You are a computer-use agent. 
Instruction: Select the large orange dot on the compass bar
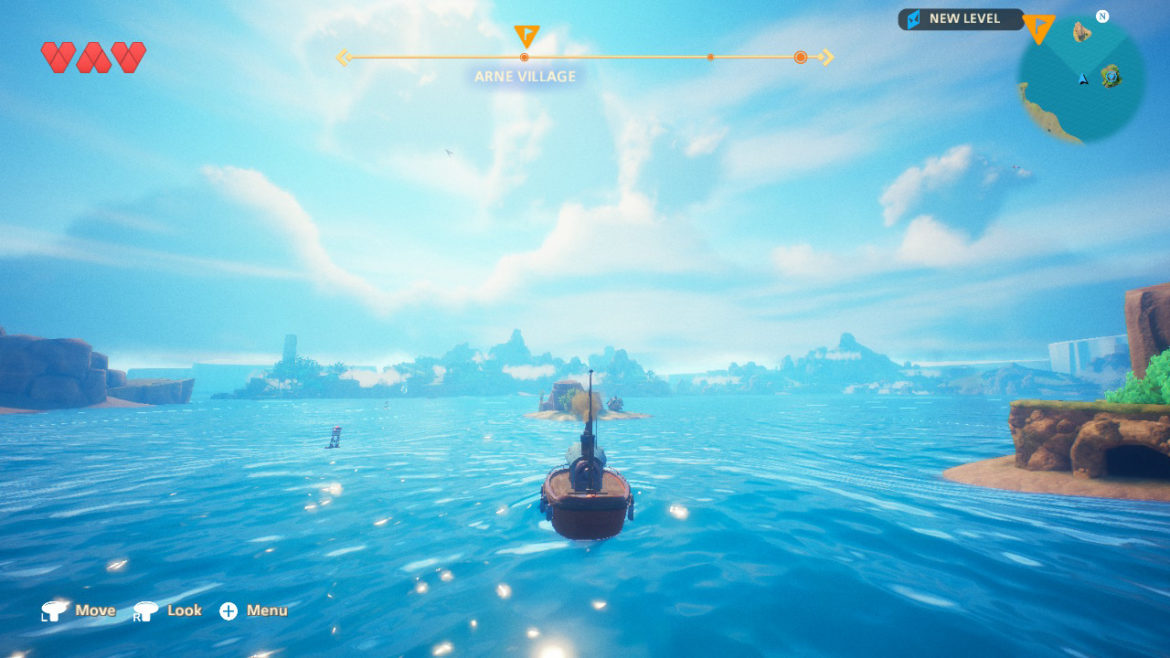point(800,58)
